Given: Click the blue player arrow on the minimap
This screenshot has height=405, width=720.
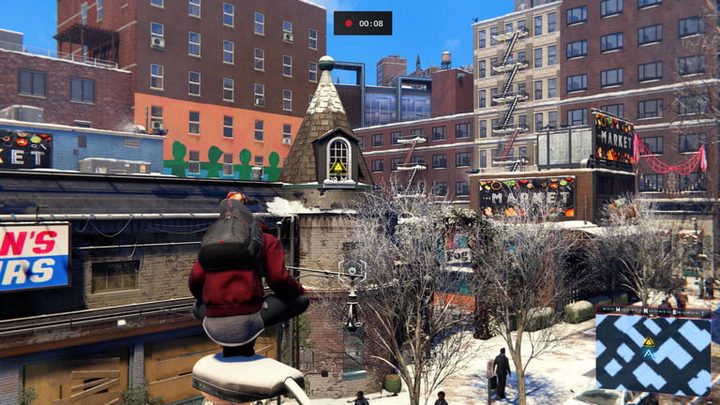Looking at the screenshot, I should [x=648, y=354].
